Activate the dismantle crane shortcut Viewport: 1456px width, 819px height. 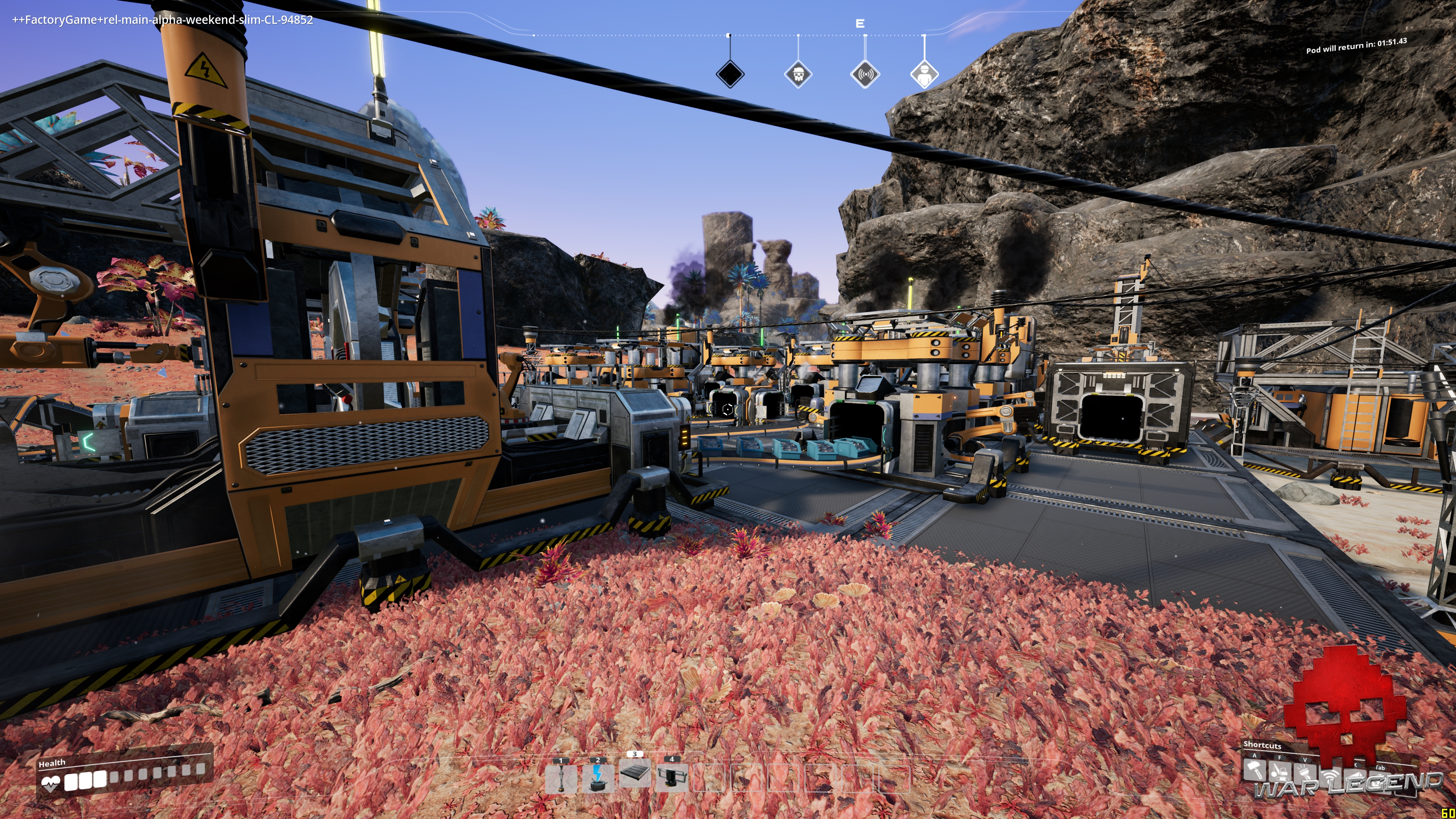click(x=1280, y=772)
